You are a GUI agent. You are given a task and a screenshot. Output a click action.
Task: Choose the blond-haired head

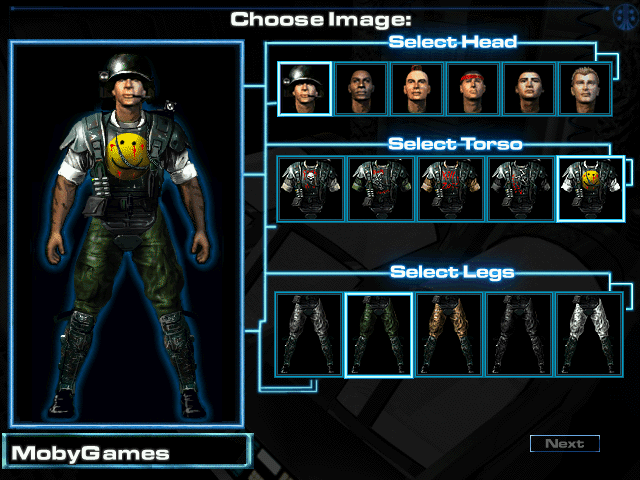pyautogui.click(x=585, y=89)
